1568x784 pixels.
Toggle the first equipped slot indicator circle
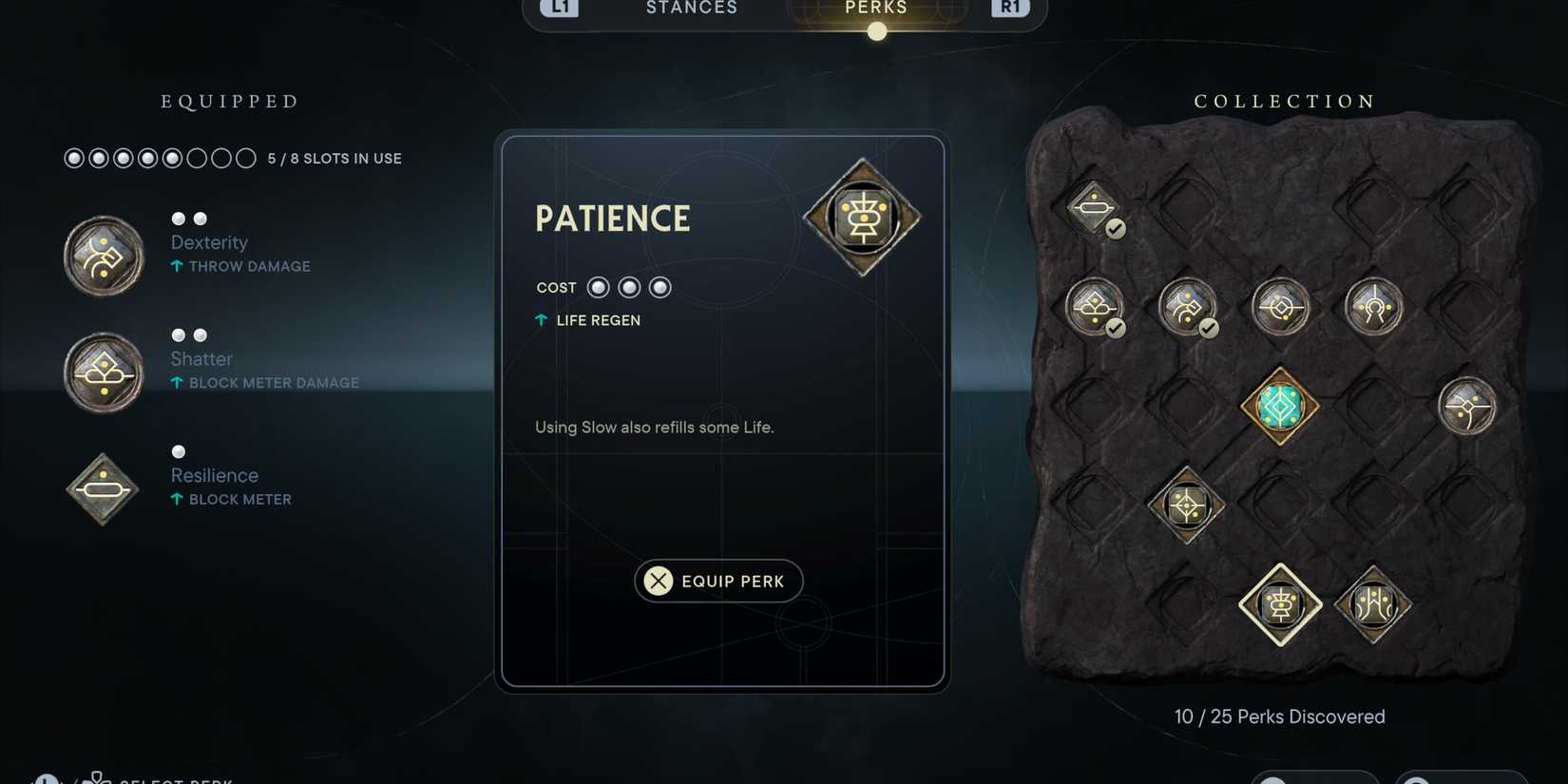point(74,158)
